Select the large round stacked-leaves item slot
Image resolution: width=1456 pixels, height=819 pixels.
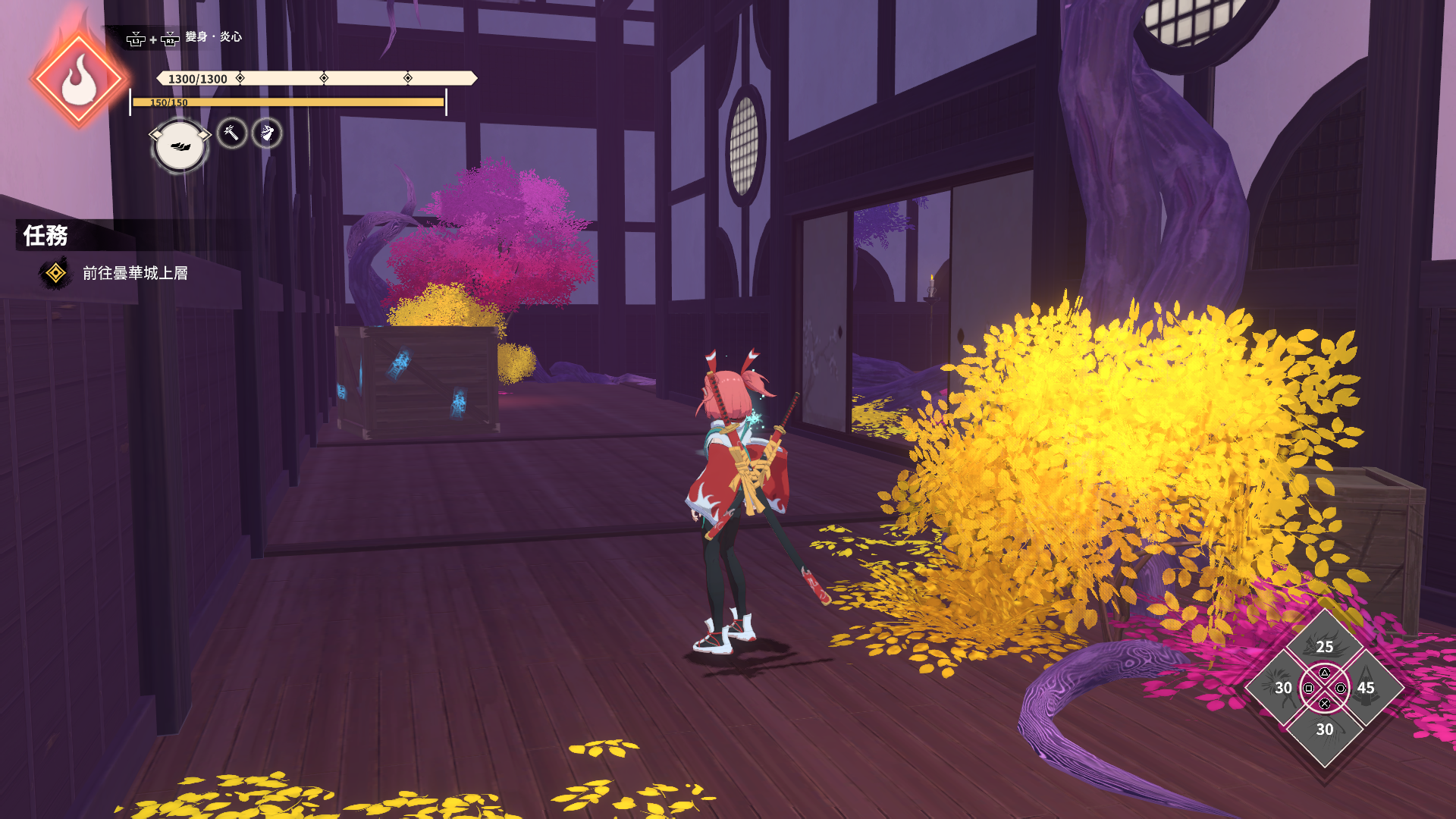[180, 146]
